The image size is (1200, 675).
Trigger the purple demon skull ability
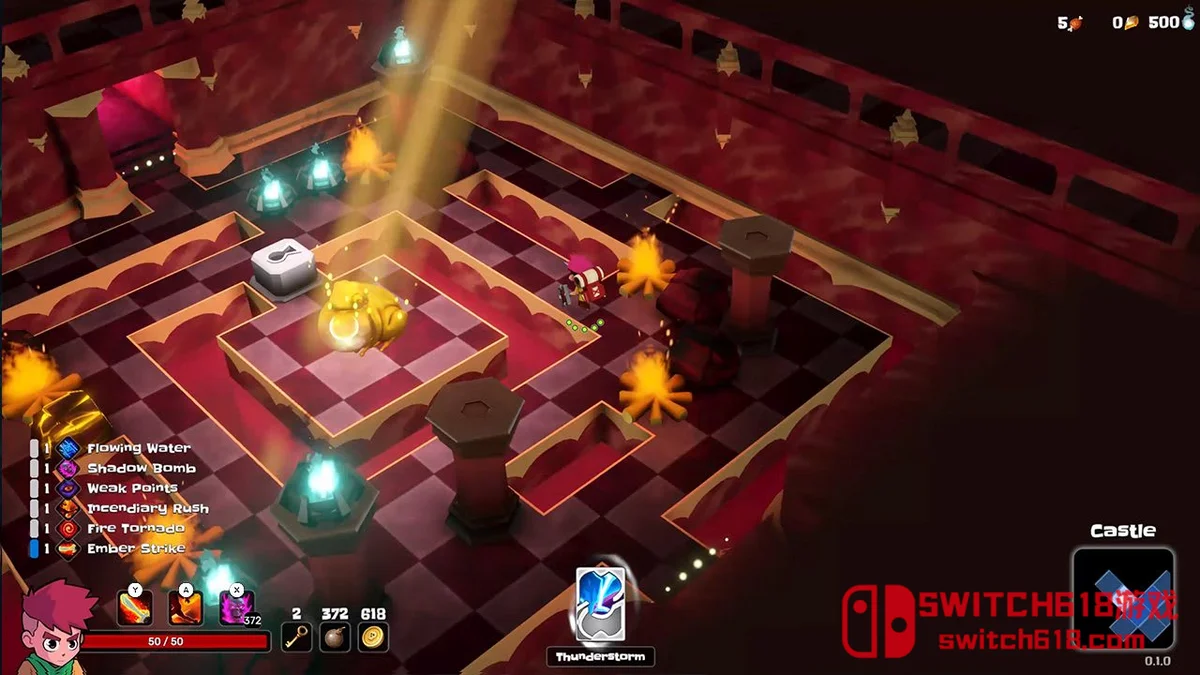coord(236,608)
